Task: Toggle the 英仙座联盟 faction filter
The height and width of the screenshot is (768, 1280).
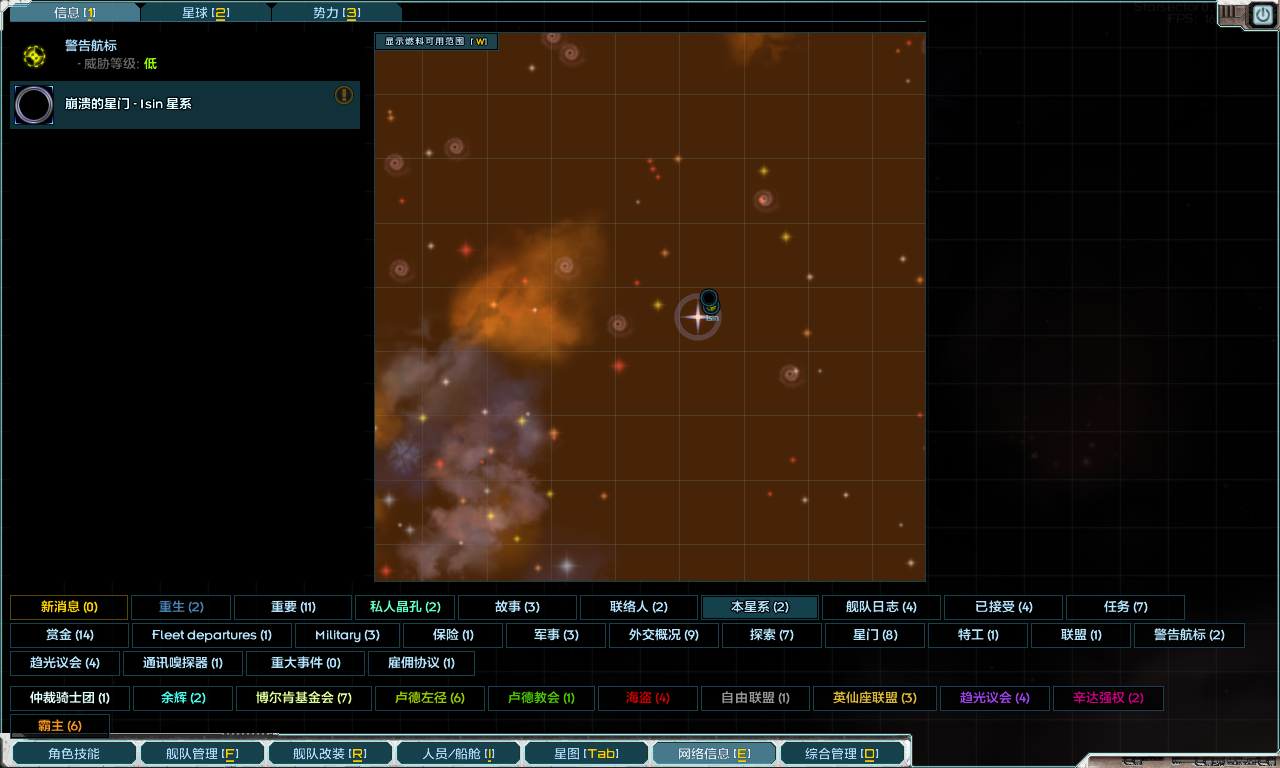Action: (x=874, y=698)
